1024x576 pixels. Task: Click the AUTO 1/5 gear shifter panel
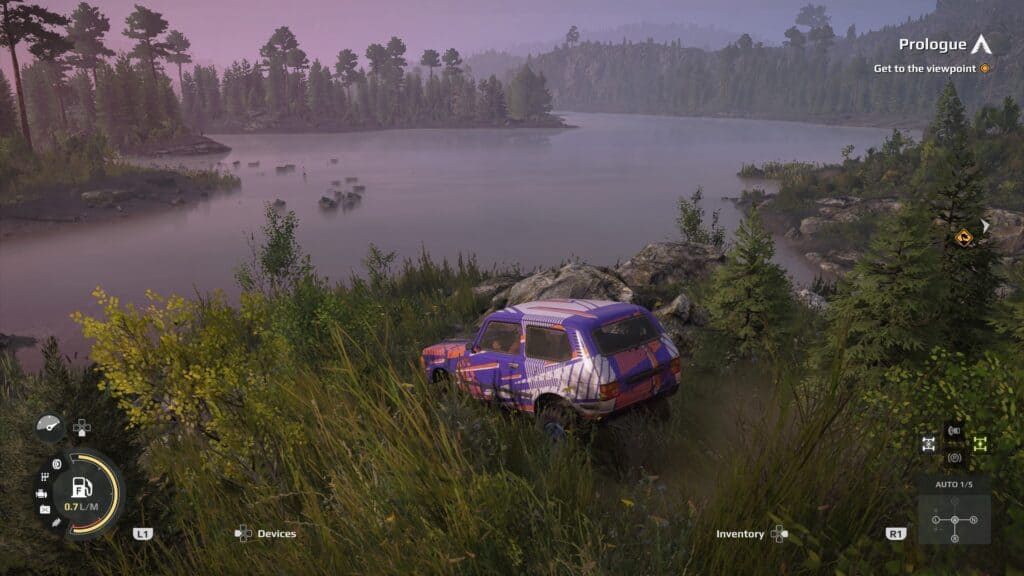coord(954,513)
